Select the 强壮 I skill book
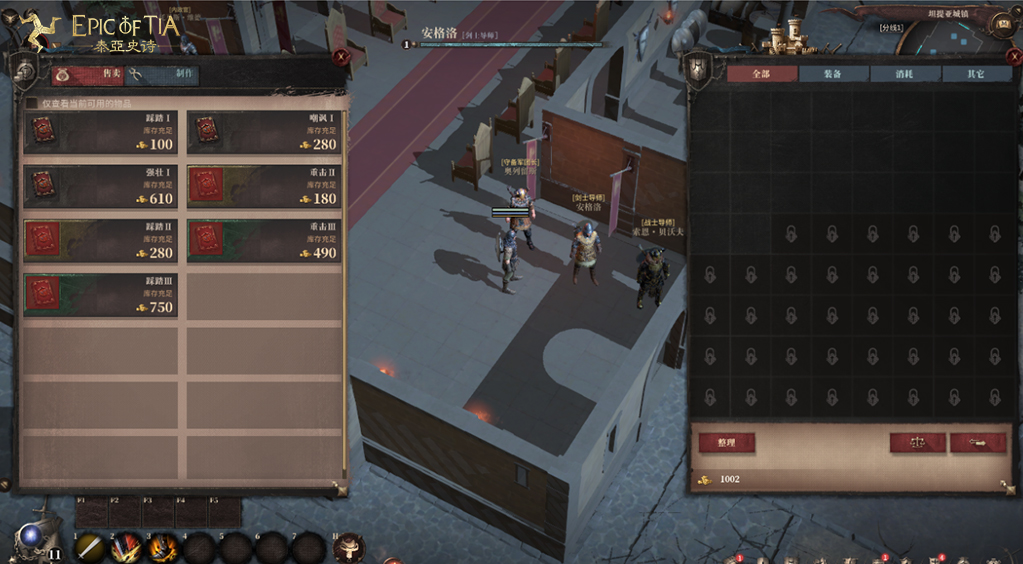 (100, 187)
